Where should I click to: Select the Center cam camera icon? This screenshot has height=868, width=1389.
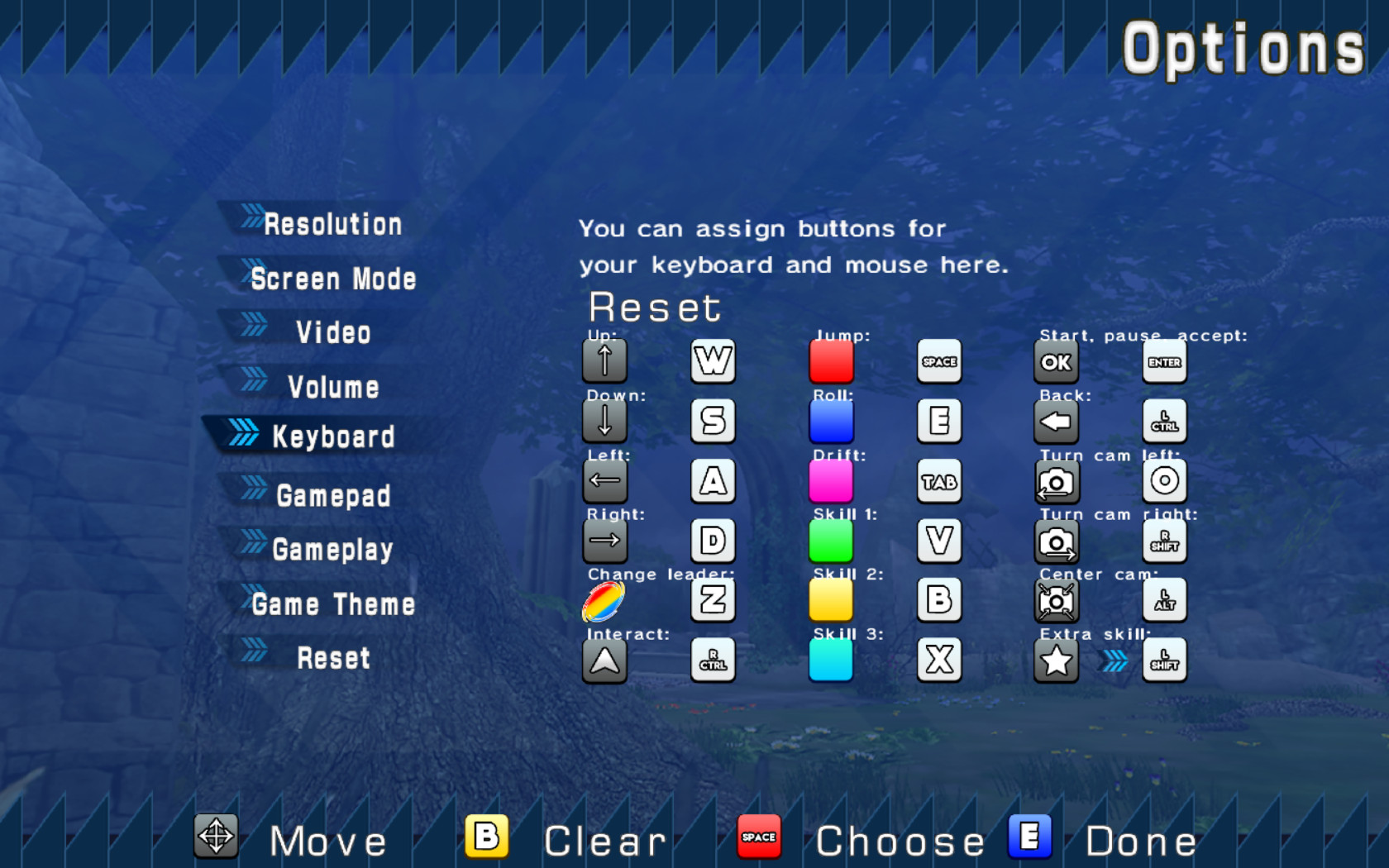[1056, 600]
